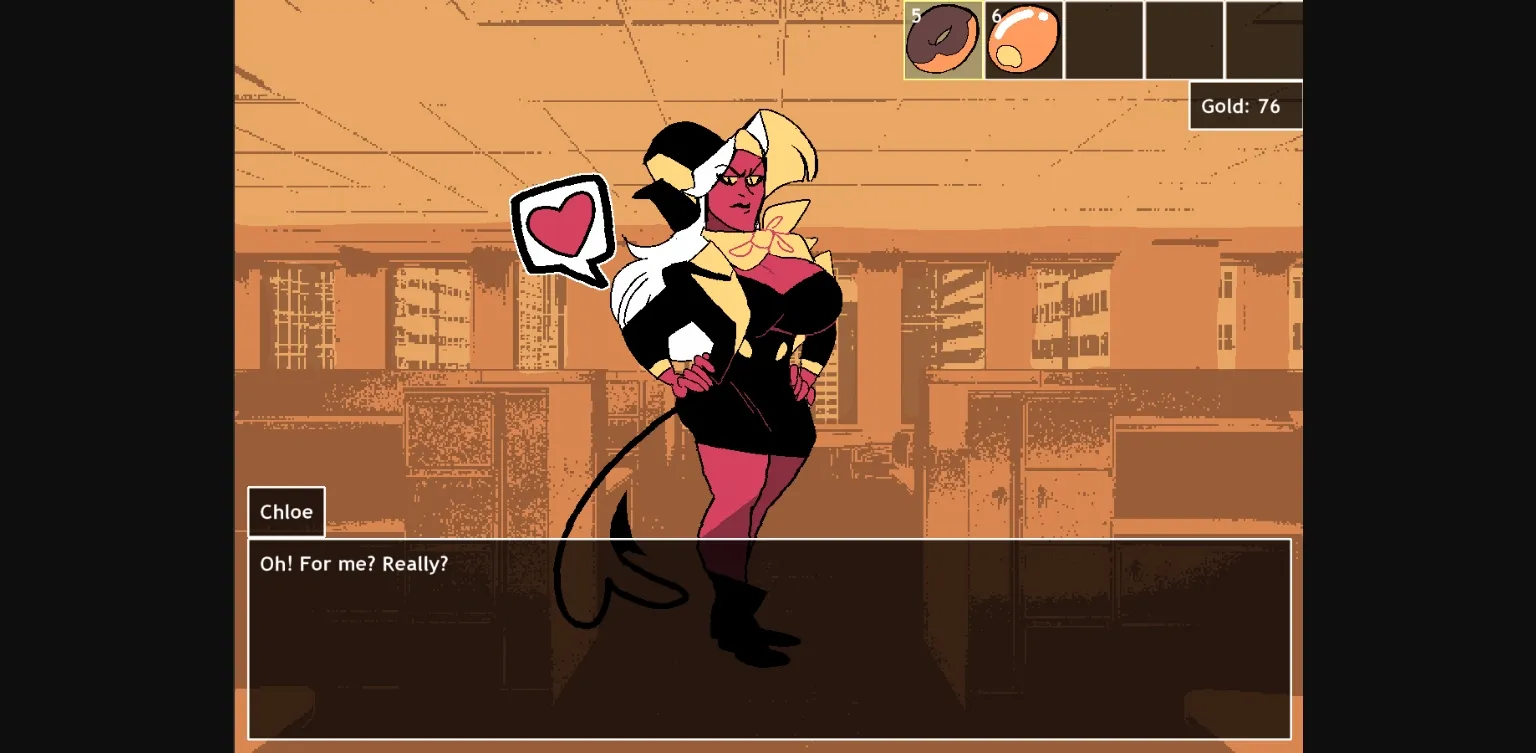Advance the dialogue 'Oh! For me? Really?'
Image resolution: width=1536 pixels, height=753 pixels.
[x=770, y=640]
